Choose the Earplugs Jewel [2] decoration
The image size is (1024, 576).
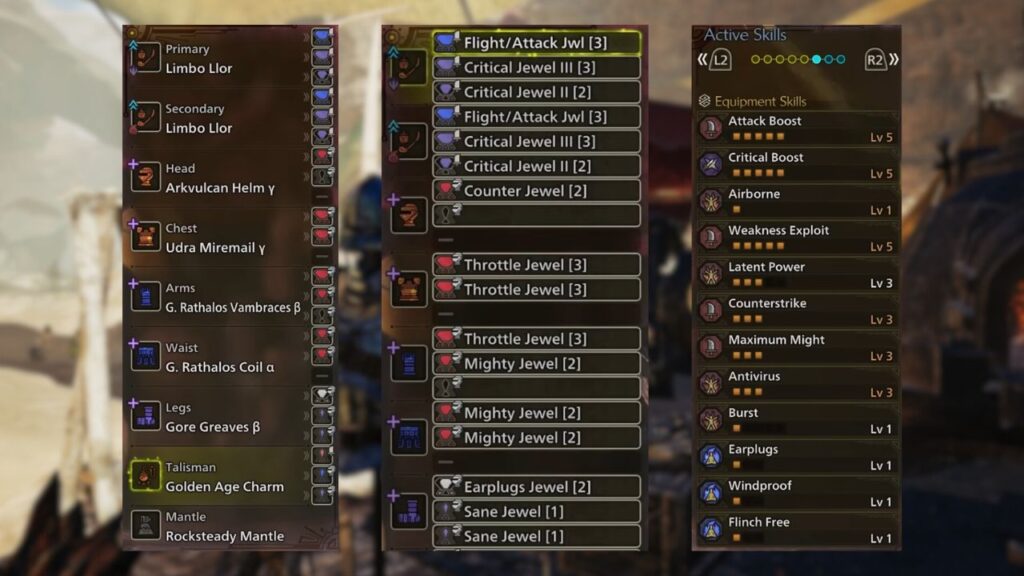coord(536,487)
